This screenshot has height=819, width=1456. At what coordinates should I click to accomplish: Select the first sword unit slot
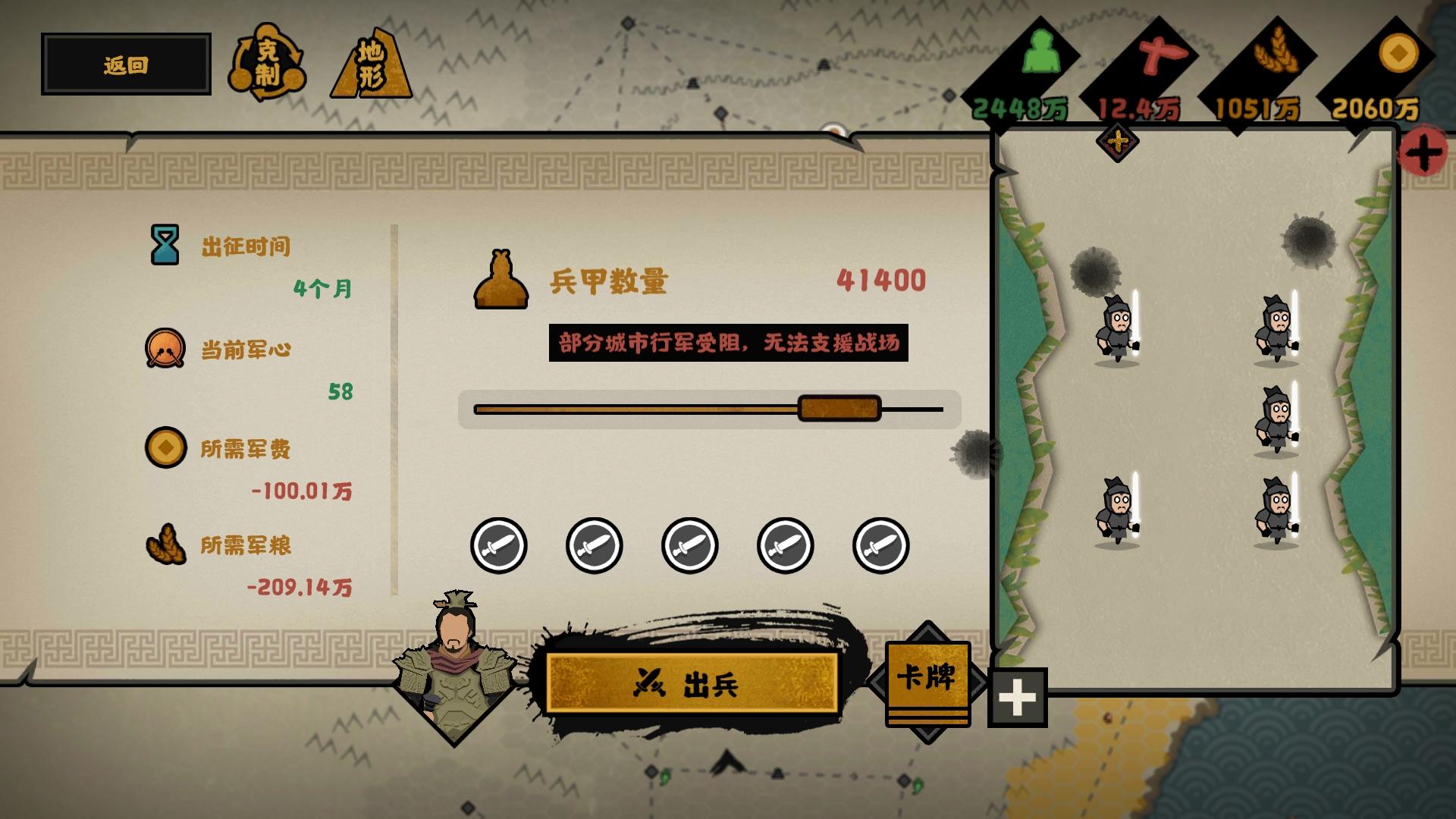499,544
